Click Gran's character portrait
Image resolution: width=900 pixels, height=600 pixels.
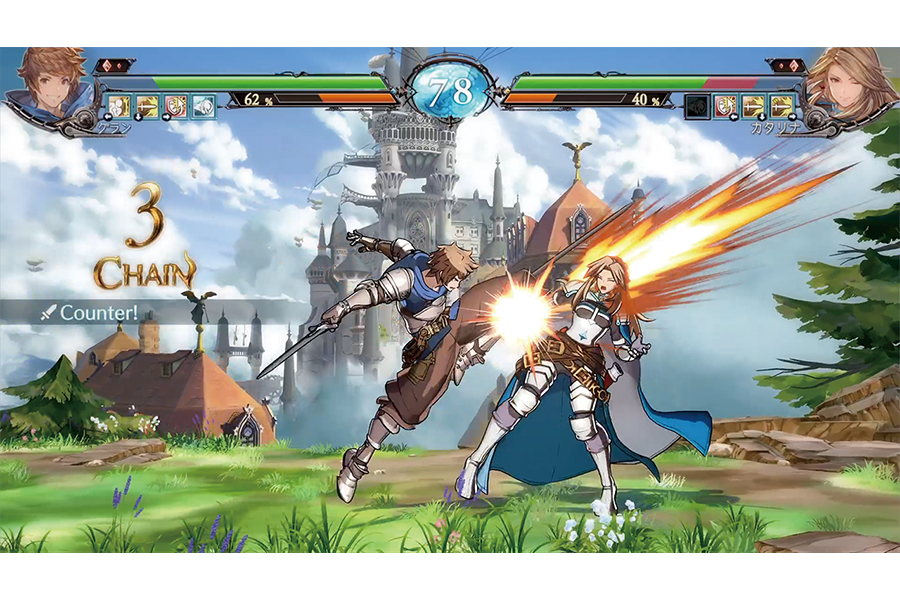[x=43, y=83]
